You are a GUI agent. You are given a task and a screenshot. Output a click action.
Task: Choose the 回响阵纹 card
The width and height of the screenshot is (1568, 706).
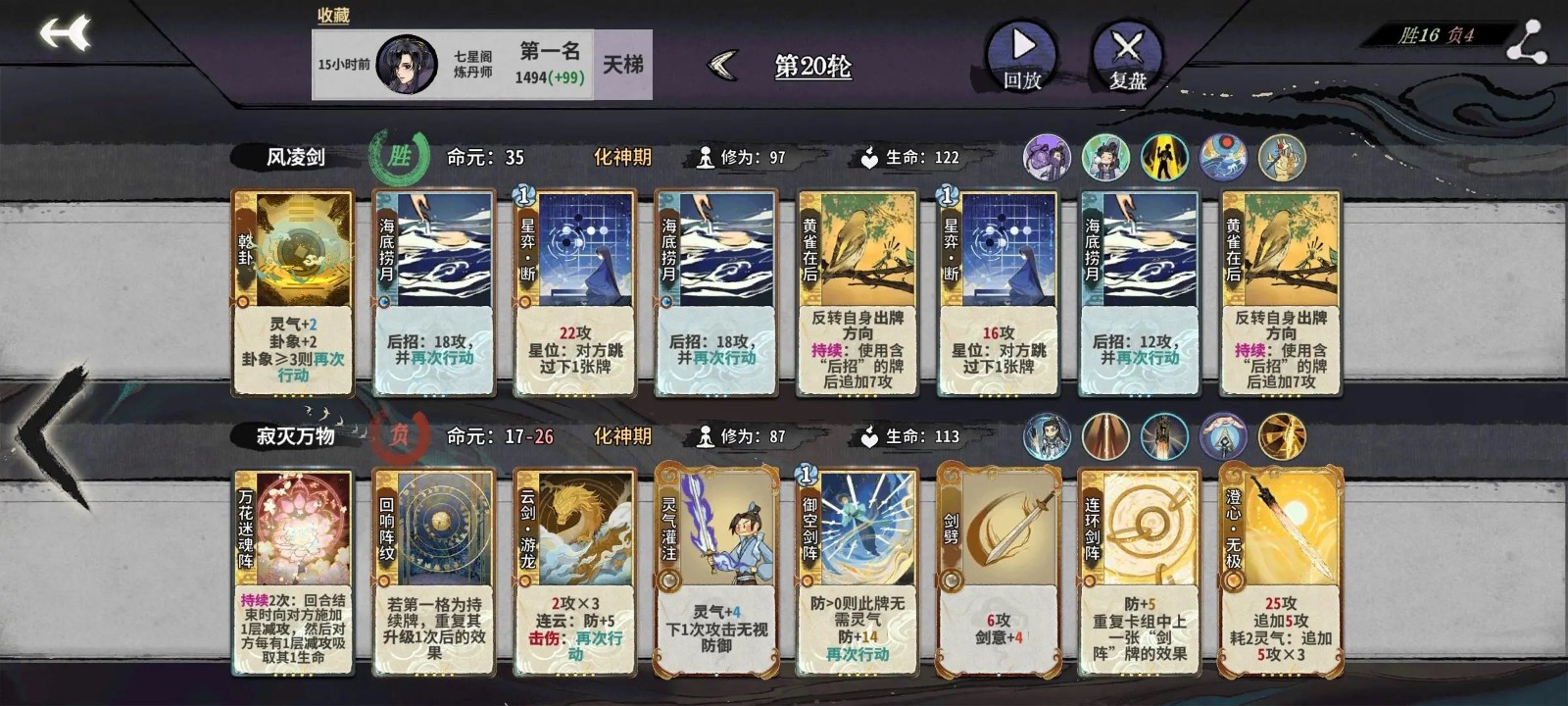point(434,573)
